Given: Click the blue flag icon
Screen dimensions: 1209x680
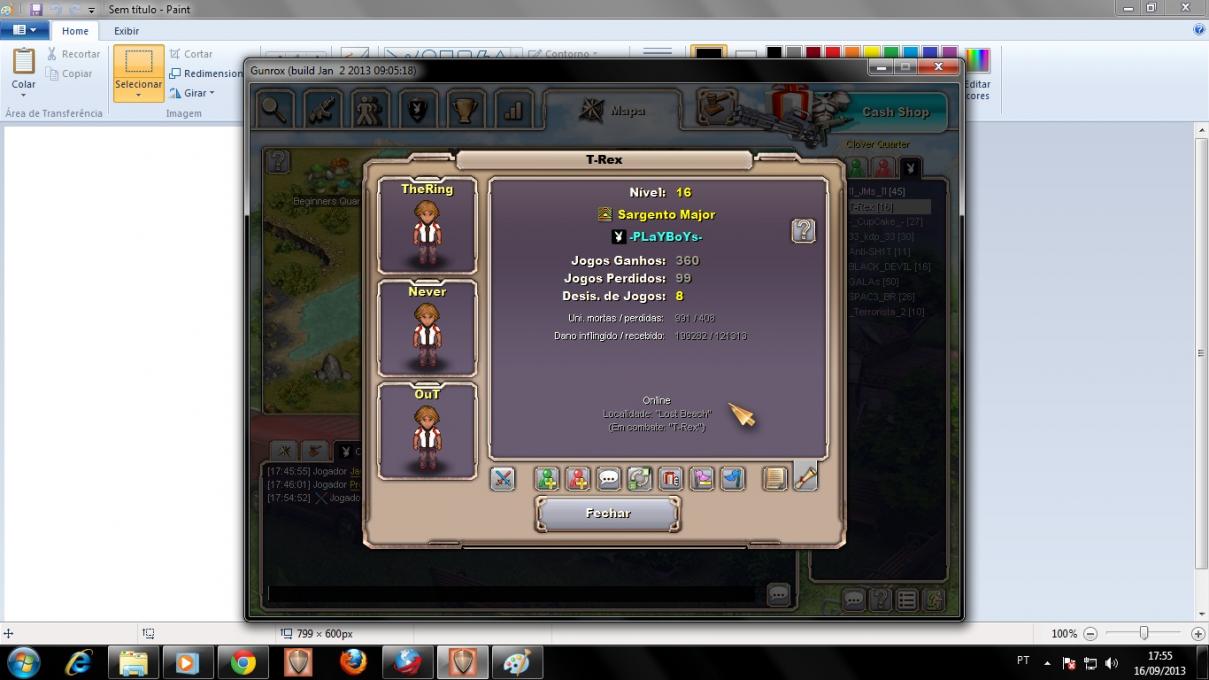Looking at the screenshot, I should (732, 479).
